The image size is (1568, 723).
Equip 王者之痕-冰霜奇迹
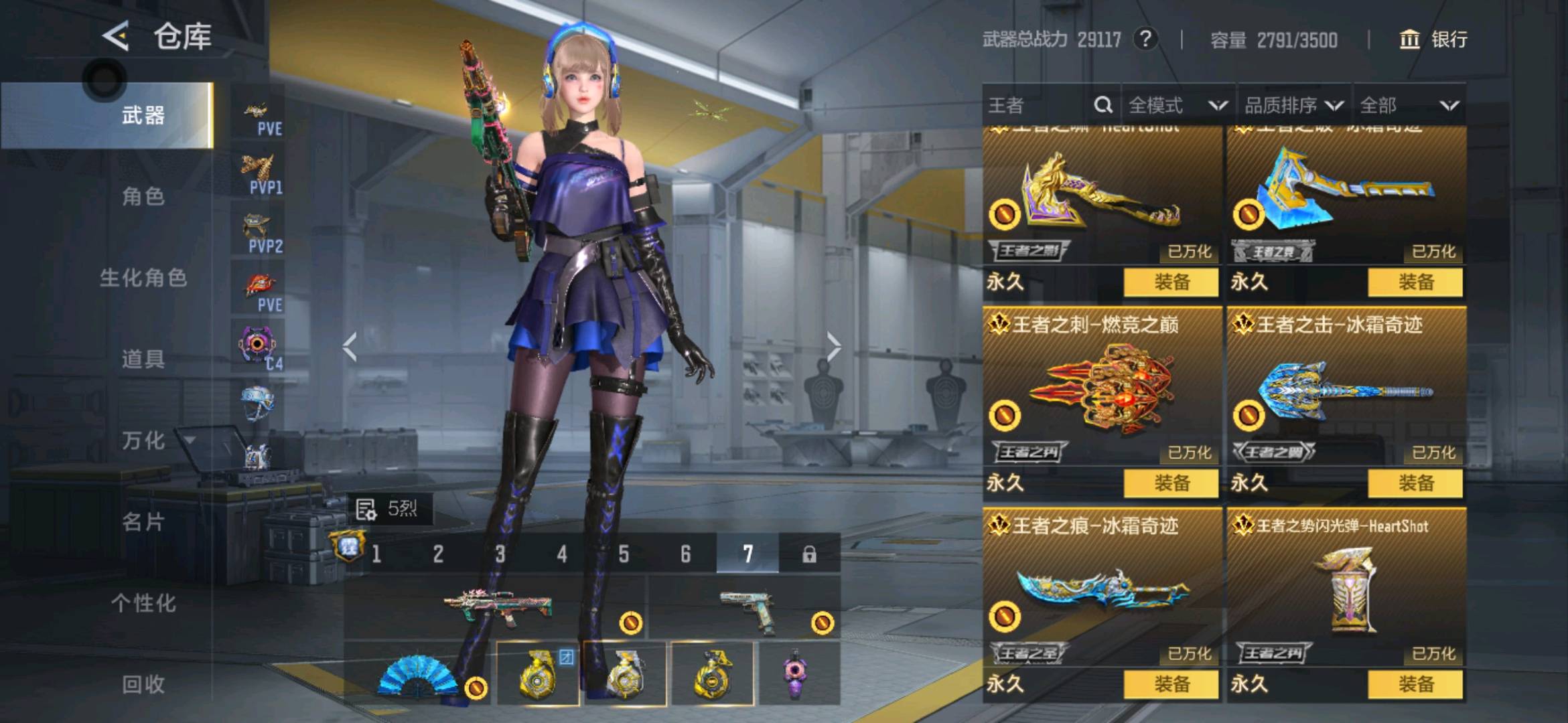pyautogui.click(x=1171, y=684)
